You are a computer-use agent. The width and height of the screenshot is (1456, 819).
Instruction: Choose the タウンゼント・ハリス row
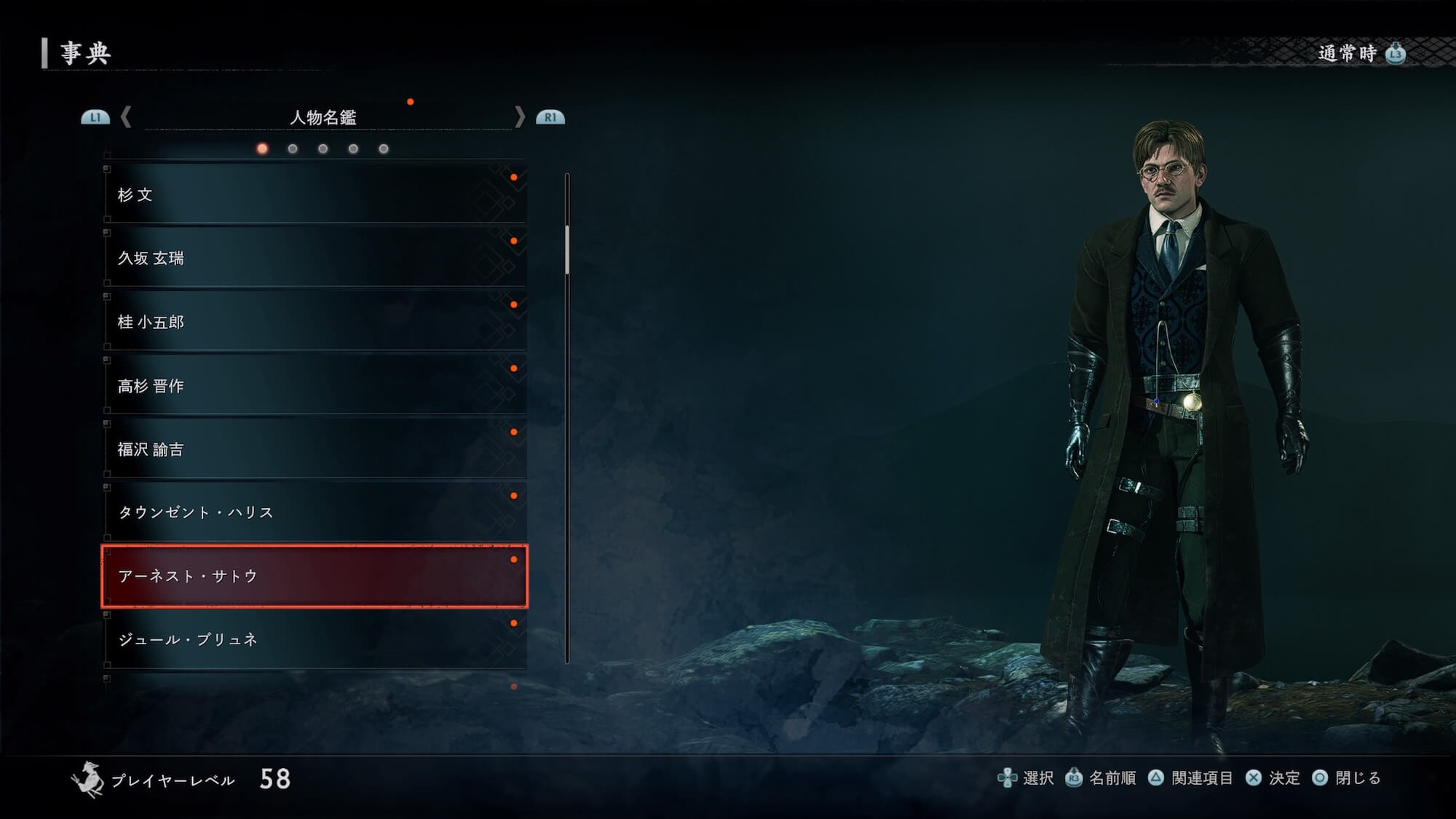314,513
